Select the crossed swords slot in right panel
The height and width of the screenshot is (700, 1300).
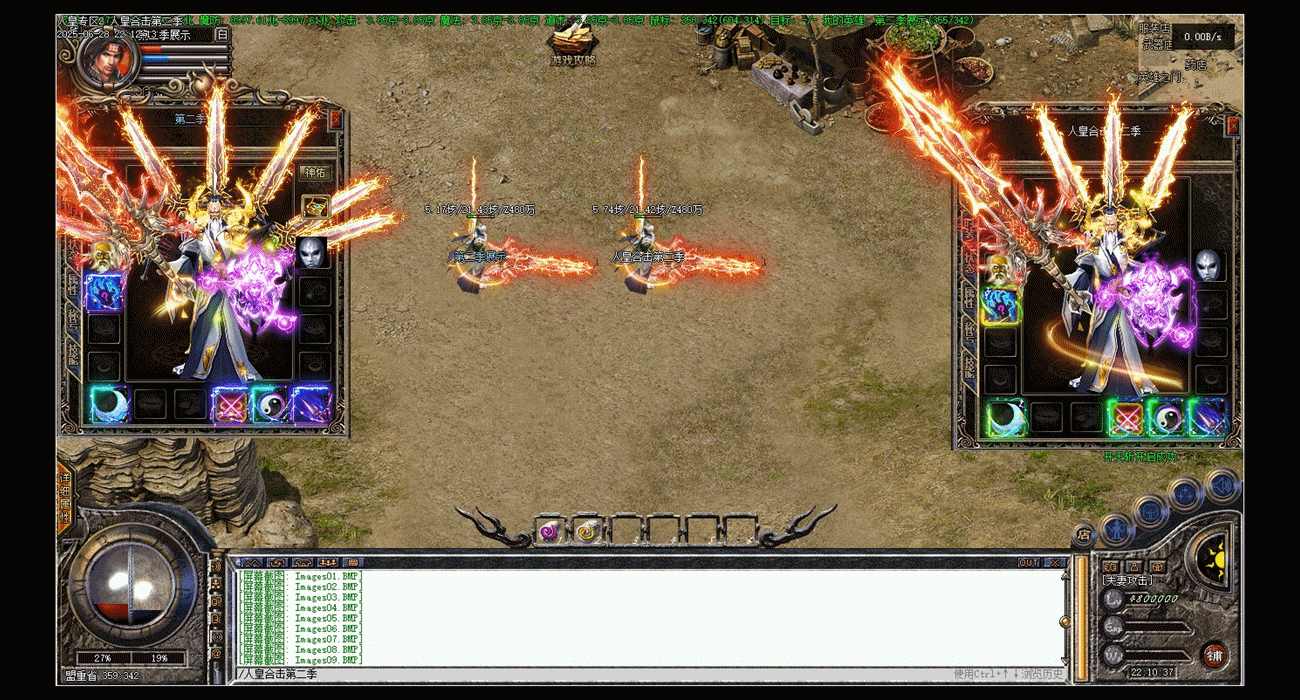point(1125,417)
